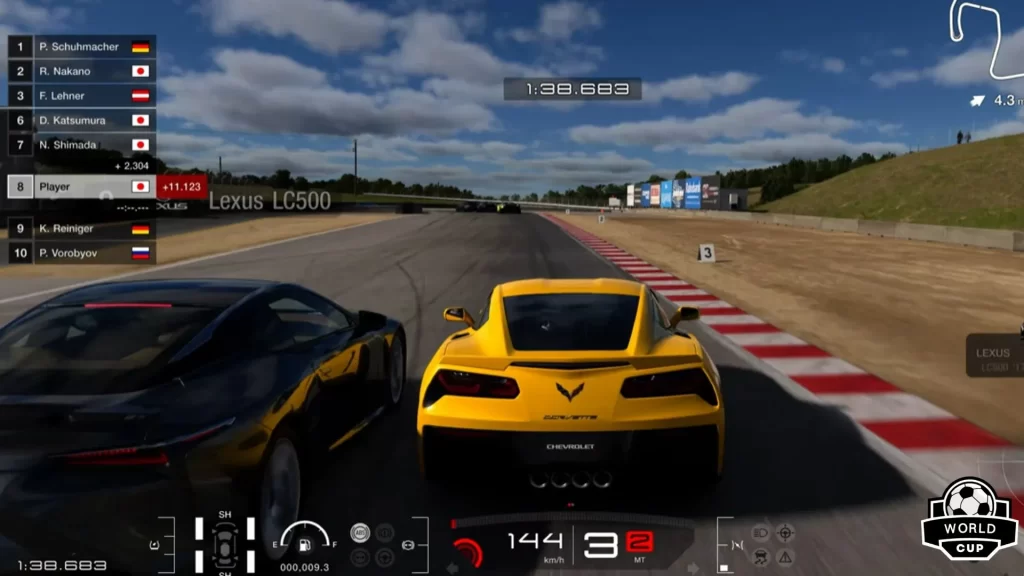Show the tire wear car diagram

(x=225, y=543)
